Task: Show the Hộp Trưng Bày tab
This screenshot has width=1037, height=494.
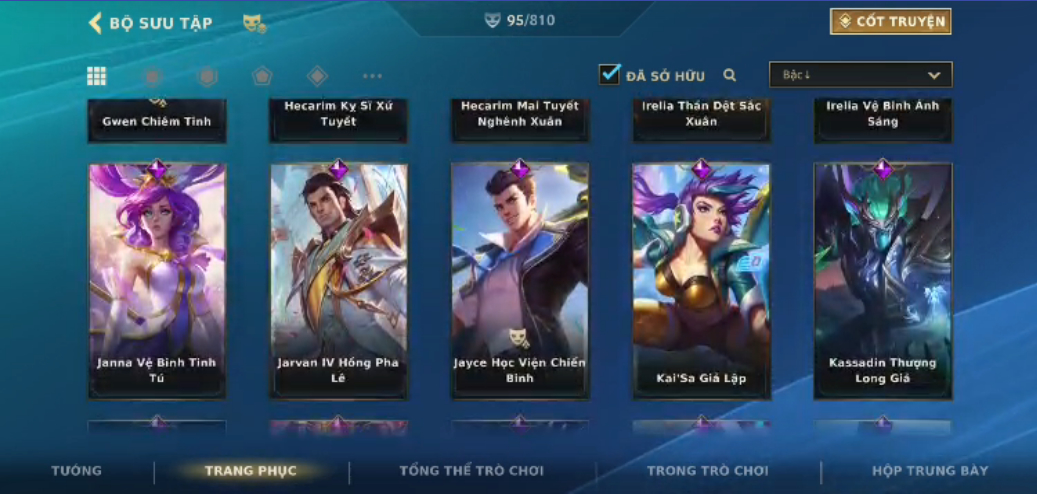Action: [x=930, y=471]
